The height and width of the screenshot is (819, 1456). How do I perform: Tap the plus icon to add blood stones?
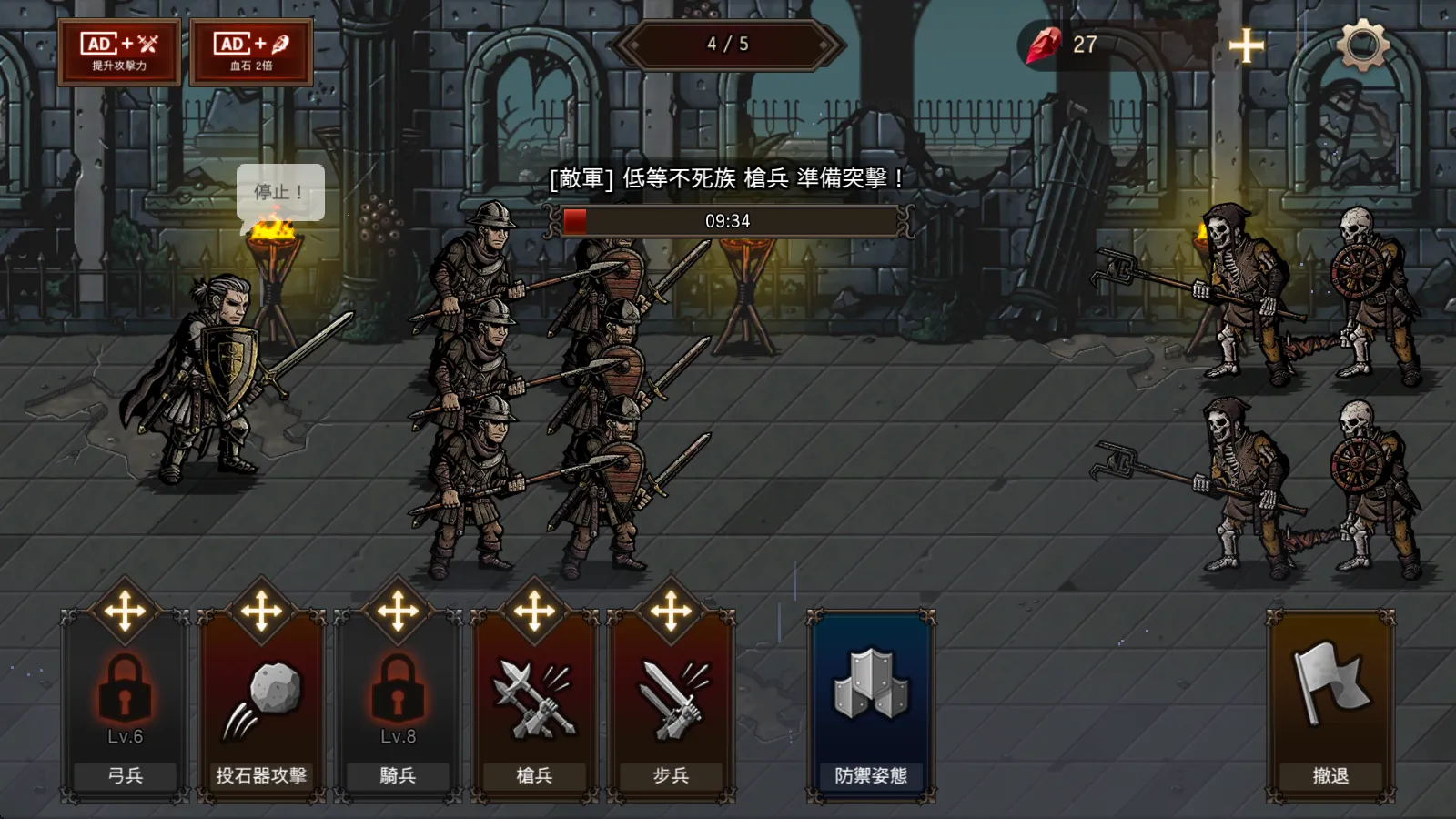point(1246,45)
